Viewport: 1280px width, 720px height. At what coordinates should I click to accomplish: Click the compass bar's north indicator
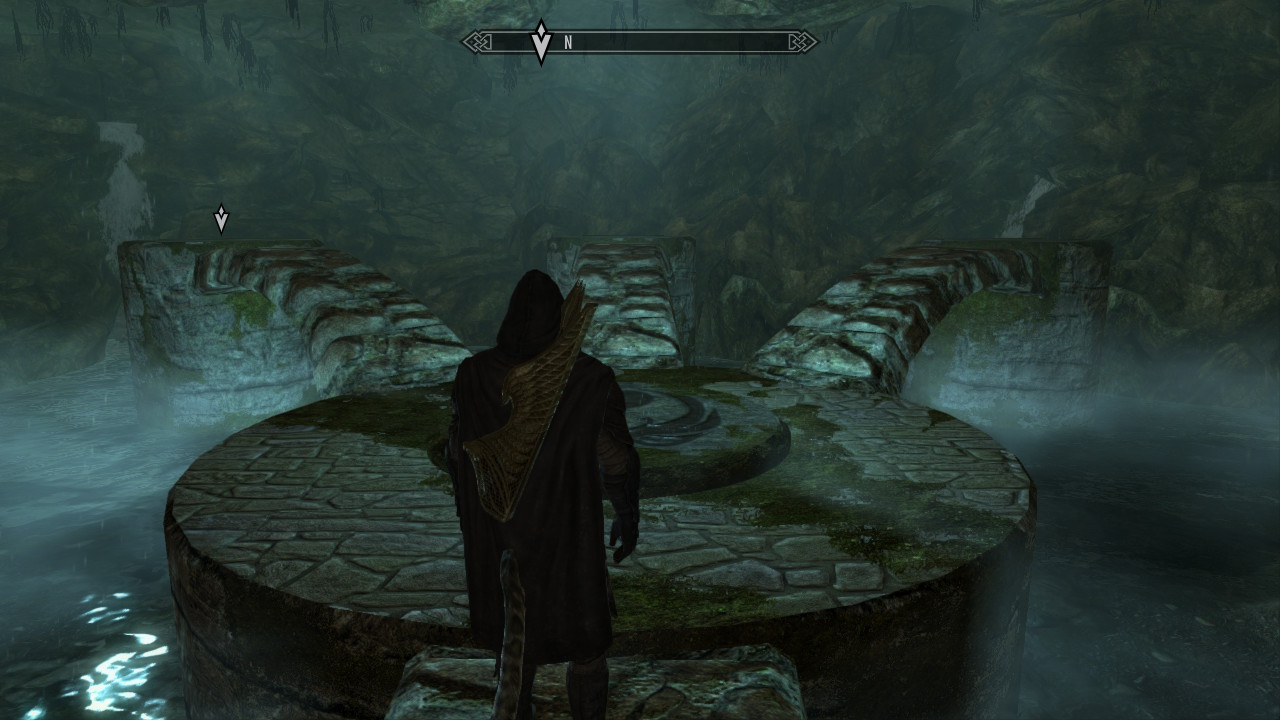[x=568, y=42]
